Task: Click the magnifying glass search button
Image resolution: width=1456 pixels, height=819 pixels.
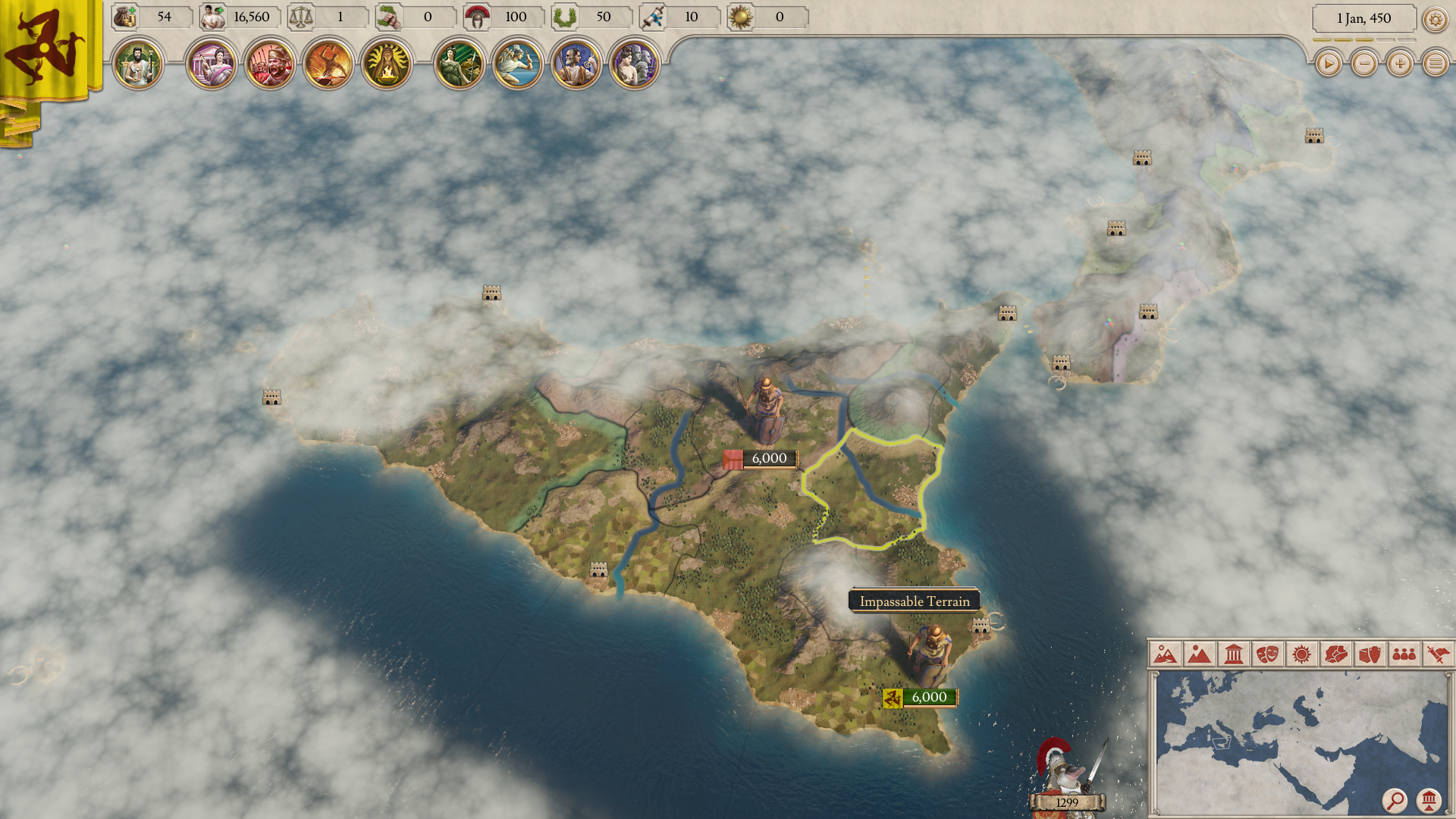Action: click(x=1395, y=800)
